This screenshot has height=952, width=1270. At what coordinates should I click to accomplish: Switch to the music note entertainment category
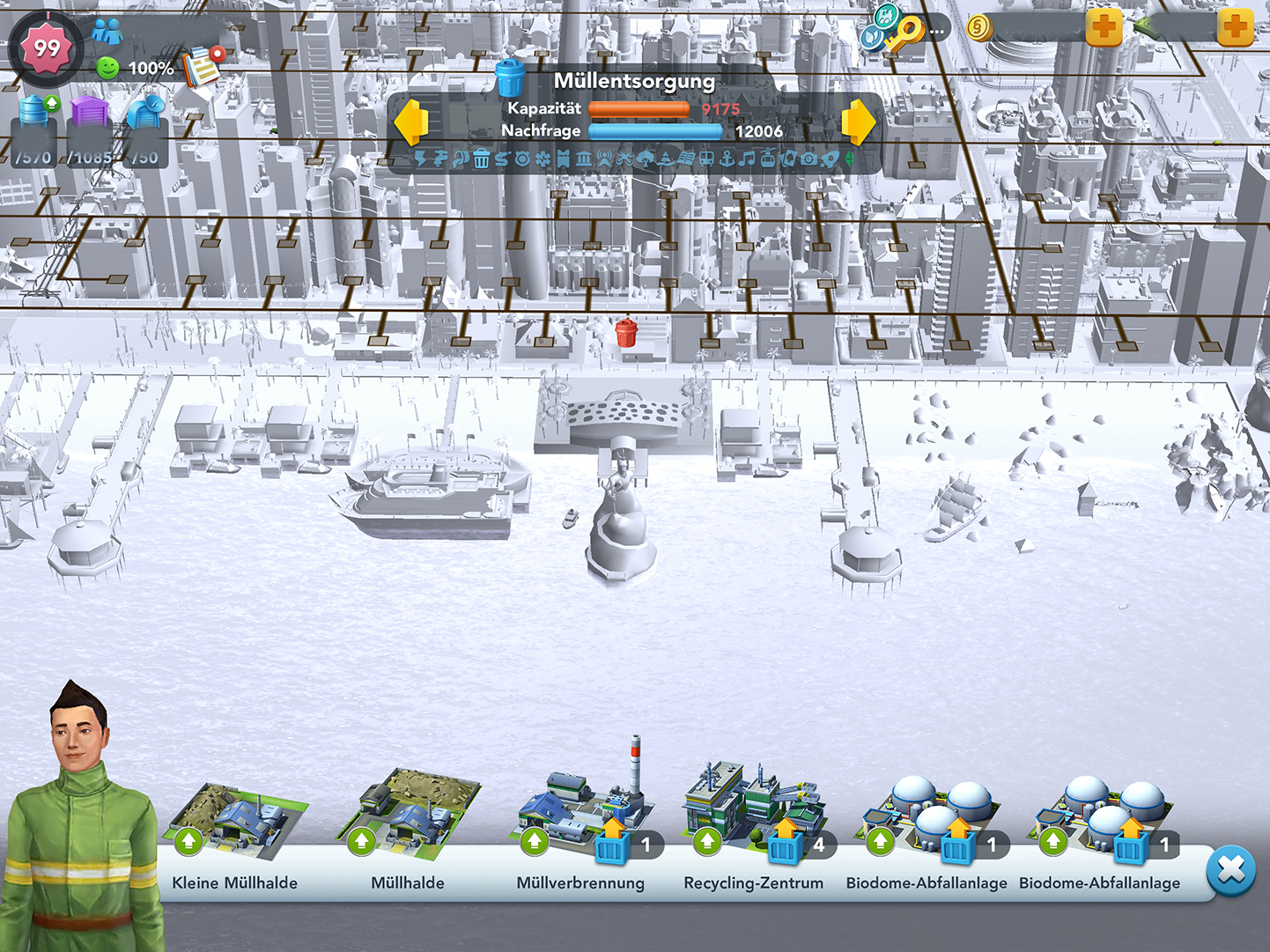point(747,159)
